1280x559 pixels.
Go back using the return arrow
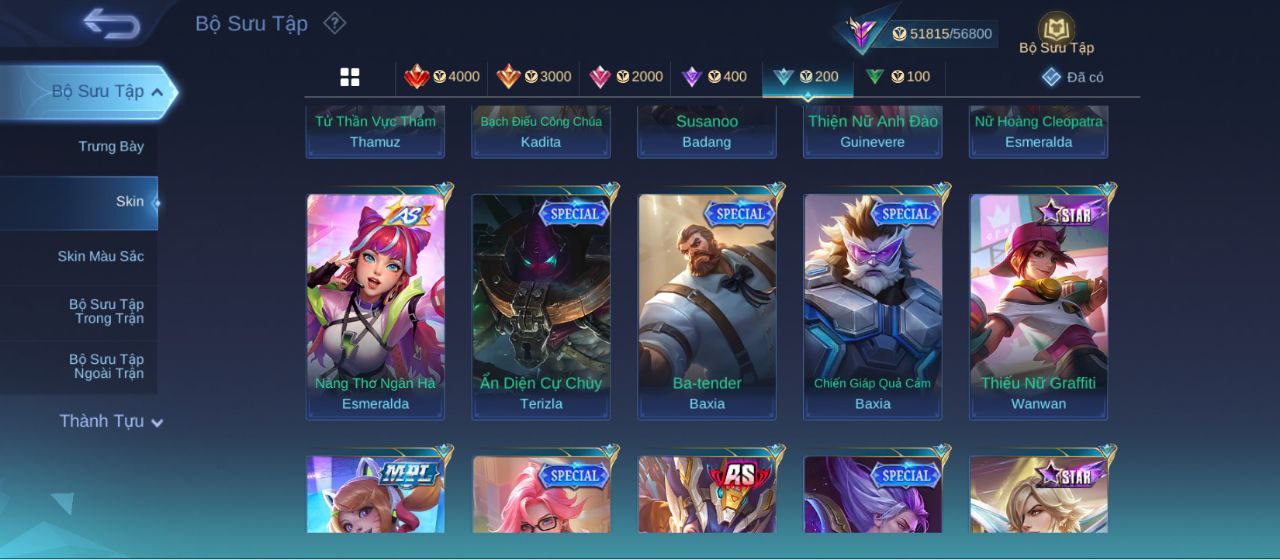click(111, 23)
